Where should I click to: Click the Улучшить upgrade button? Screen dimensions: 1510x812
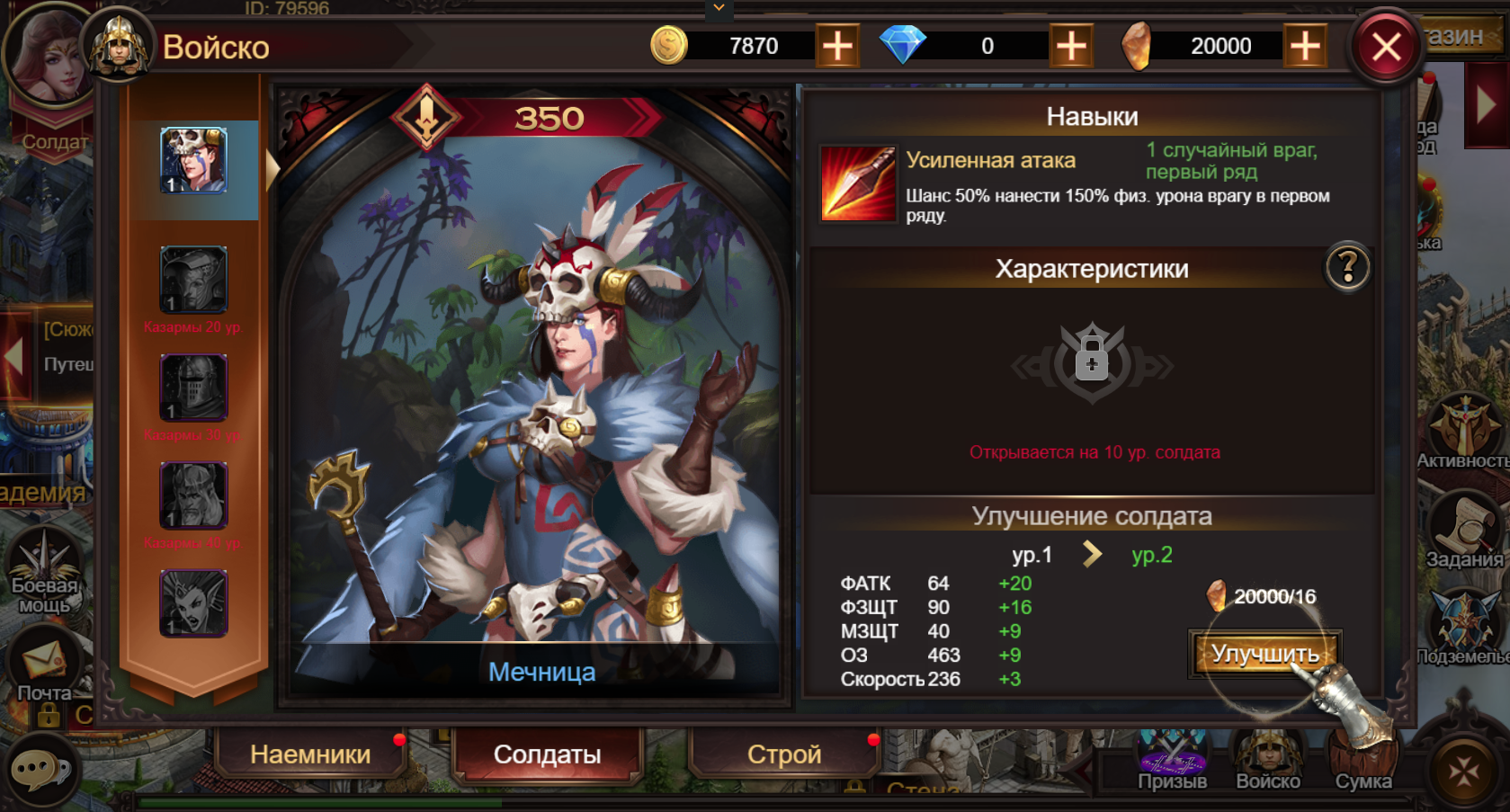pyautogui.click(x=1264, y=653)
